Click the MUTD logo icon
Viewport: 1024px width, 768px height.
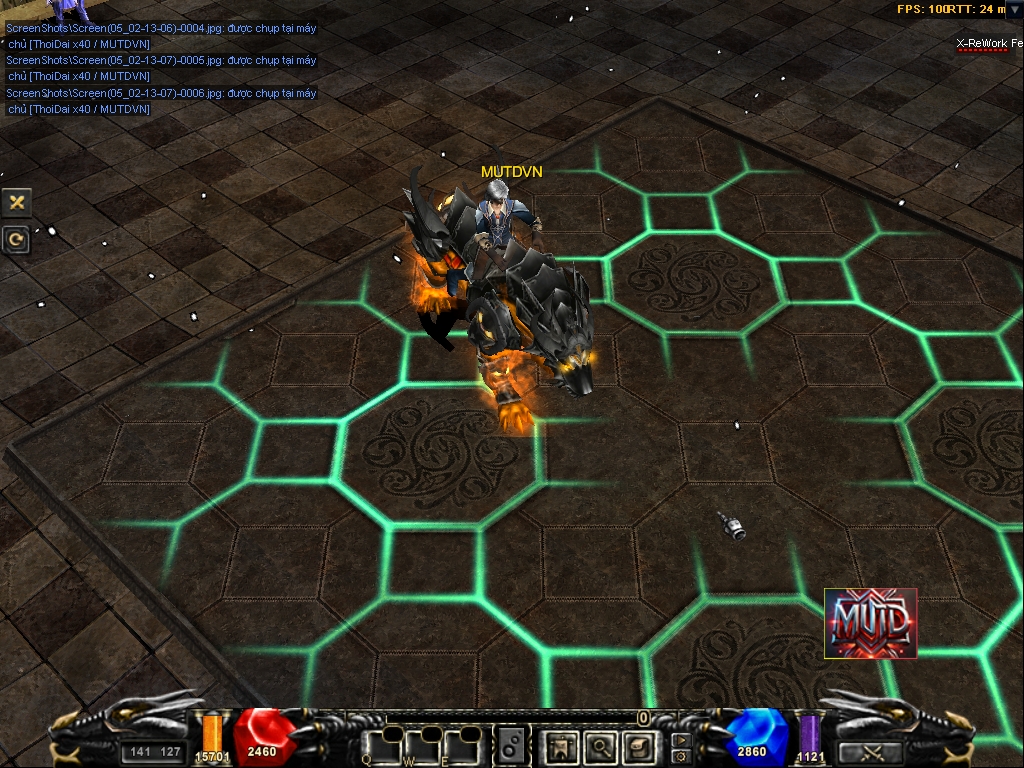click(x=870, y=623)
